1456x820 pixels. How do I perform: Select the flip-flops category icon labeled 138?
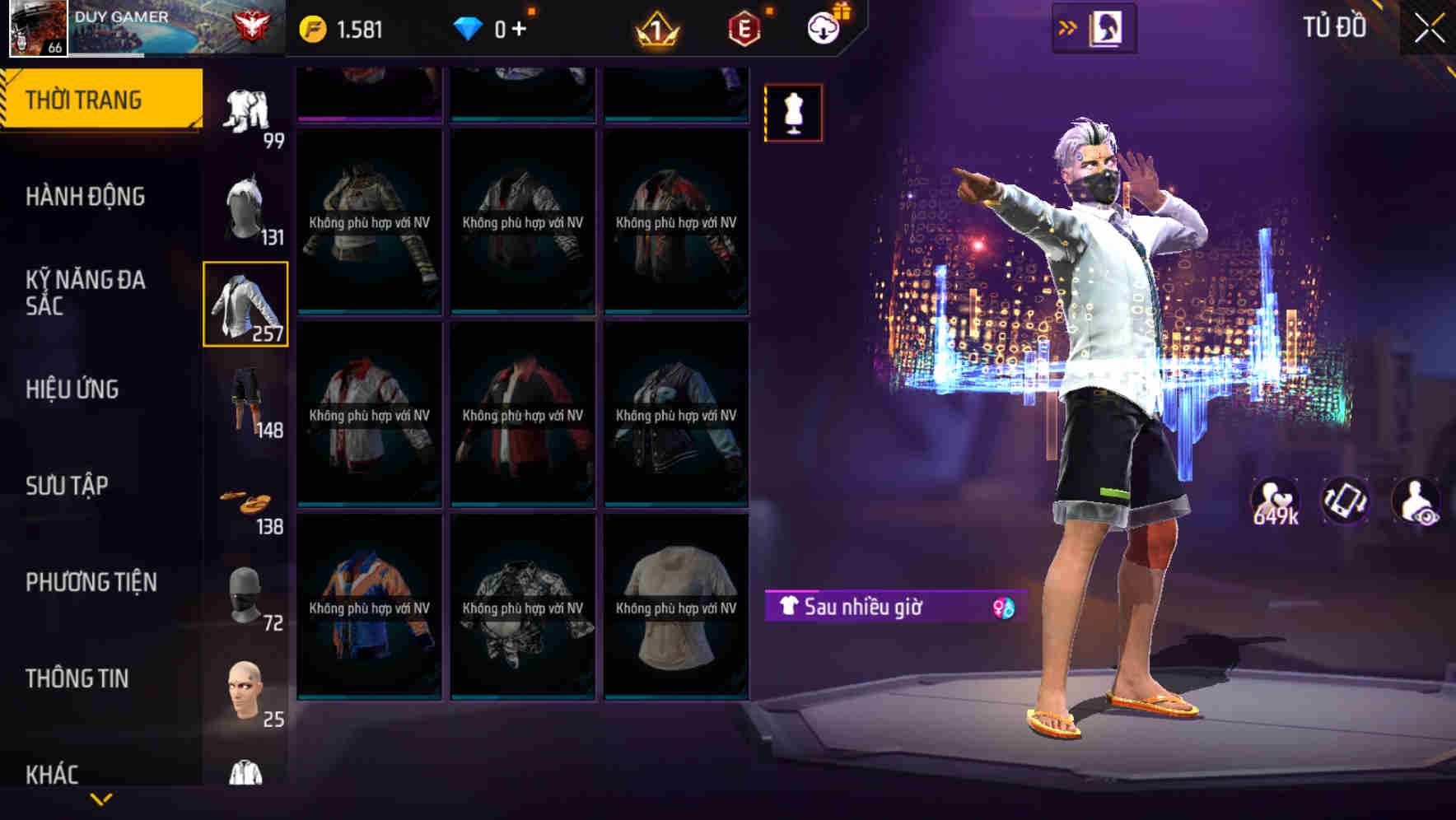245,499
